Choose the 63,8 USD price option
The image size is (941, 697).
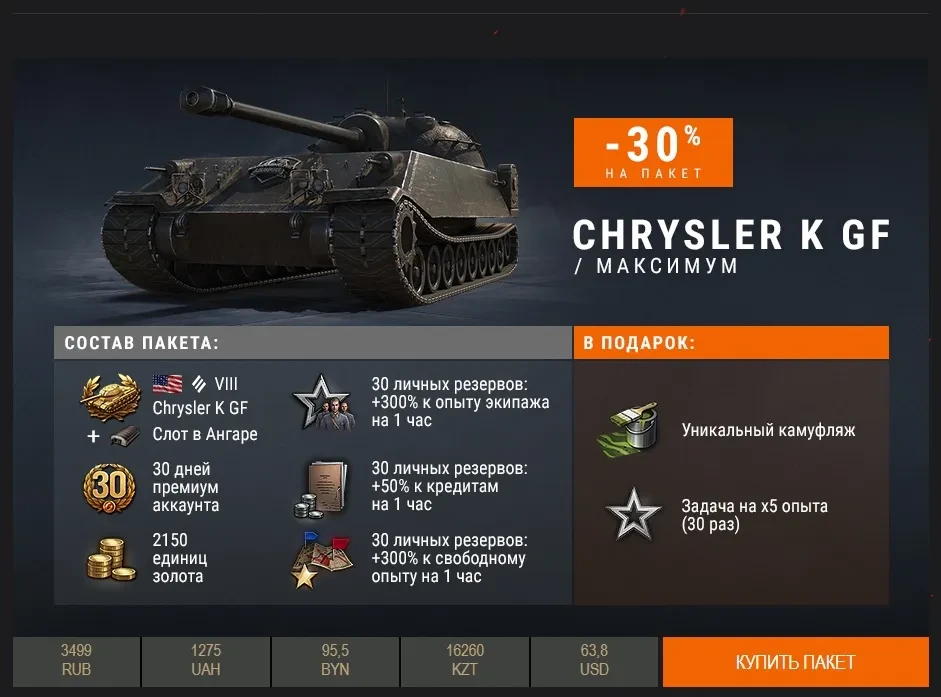click(594, 661)
